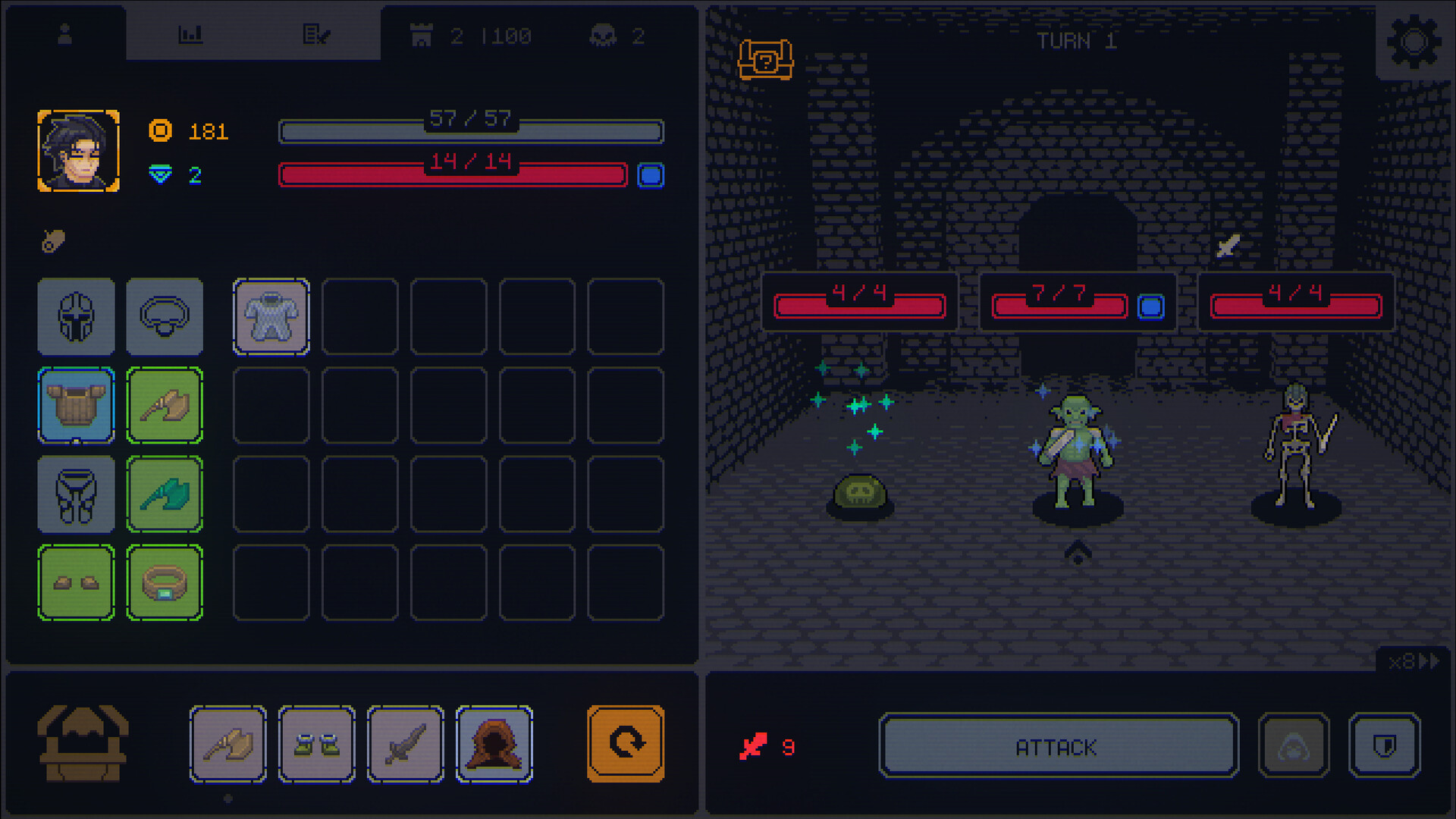Click the green axe in the equipment panel
Viewport: 1456px width, 819px height.
click(x=165, y=494)
